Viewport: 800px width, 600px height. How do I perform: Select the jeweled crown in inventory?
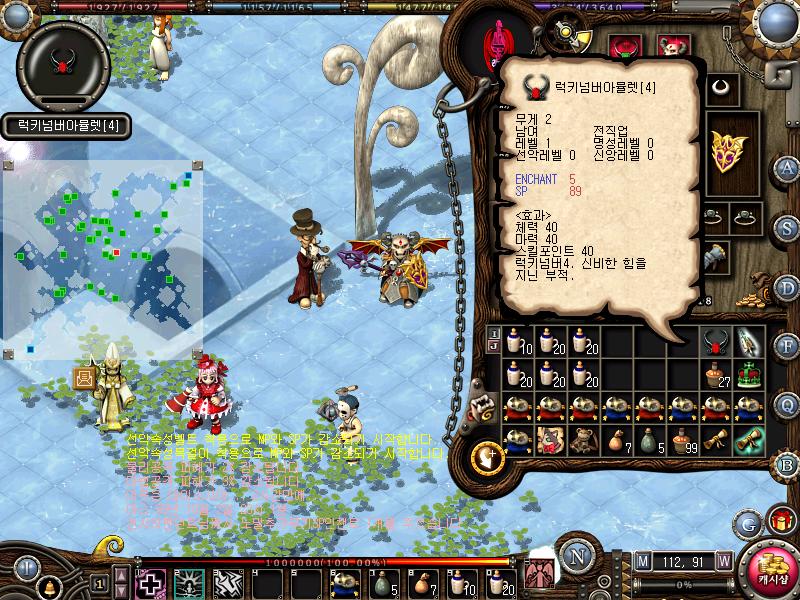pyautogui.click(x=748, y=375)
